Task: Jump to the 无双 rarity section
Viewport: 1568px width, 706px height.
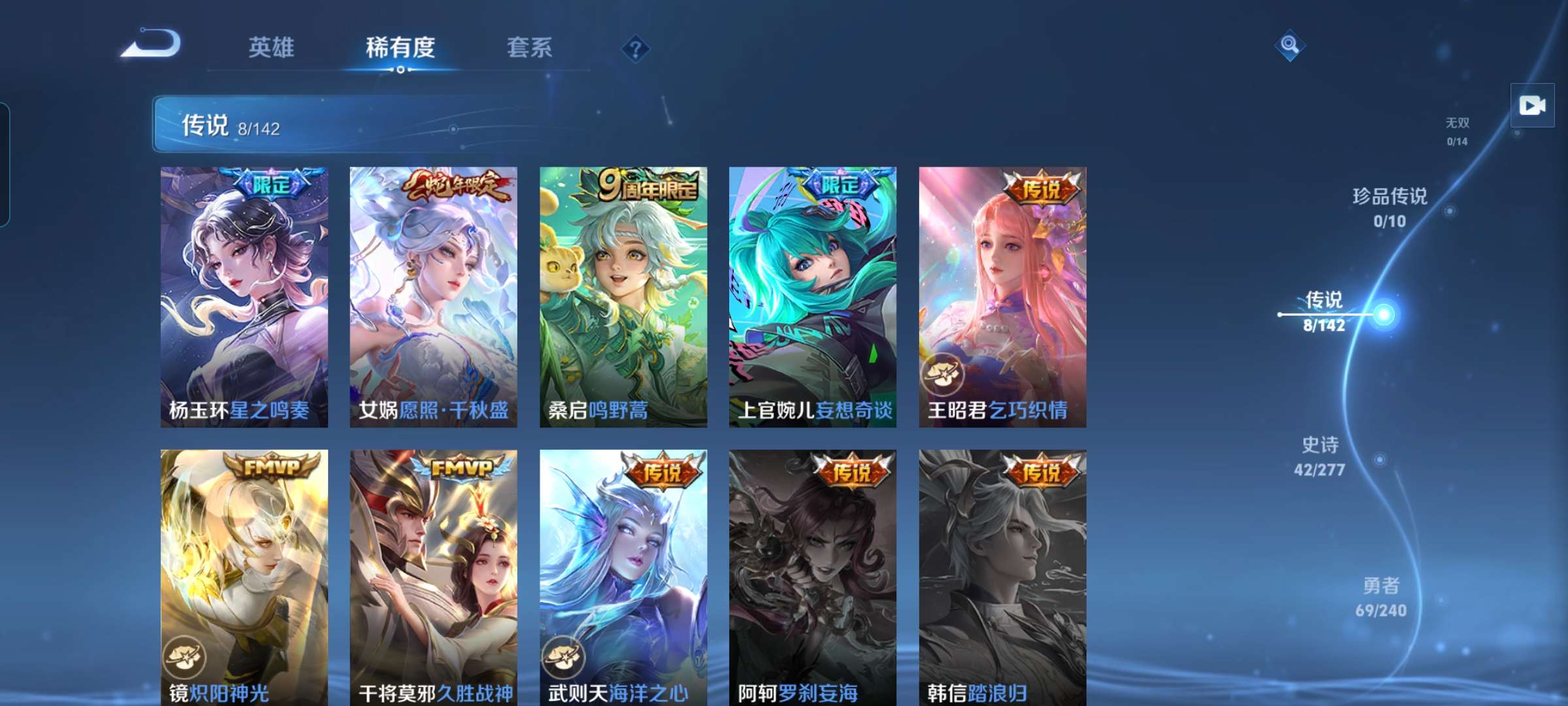Action: tap(1456, 127)
